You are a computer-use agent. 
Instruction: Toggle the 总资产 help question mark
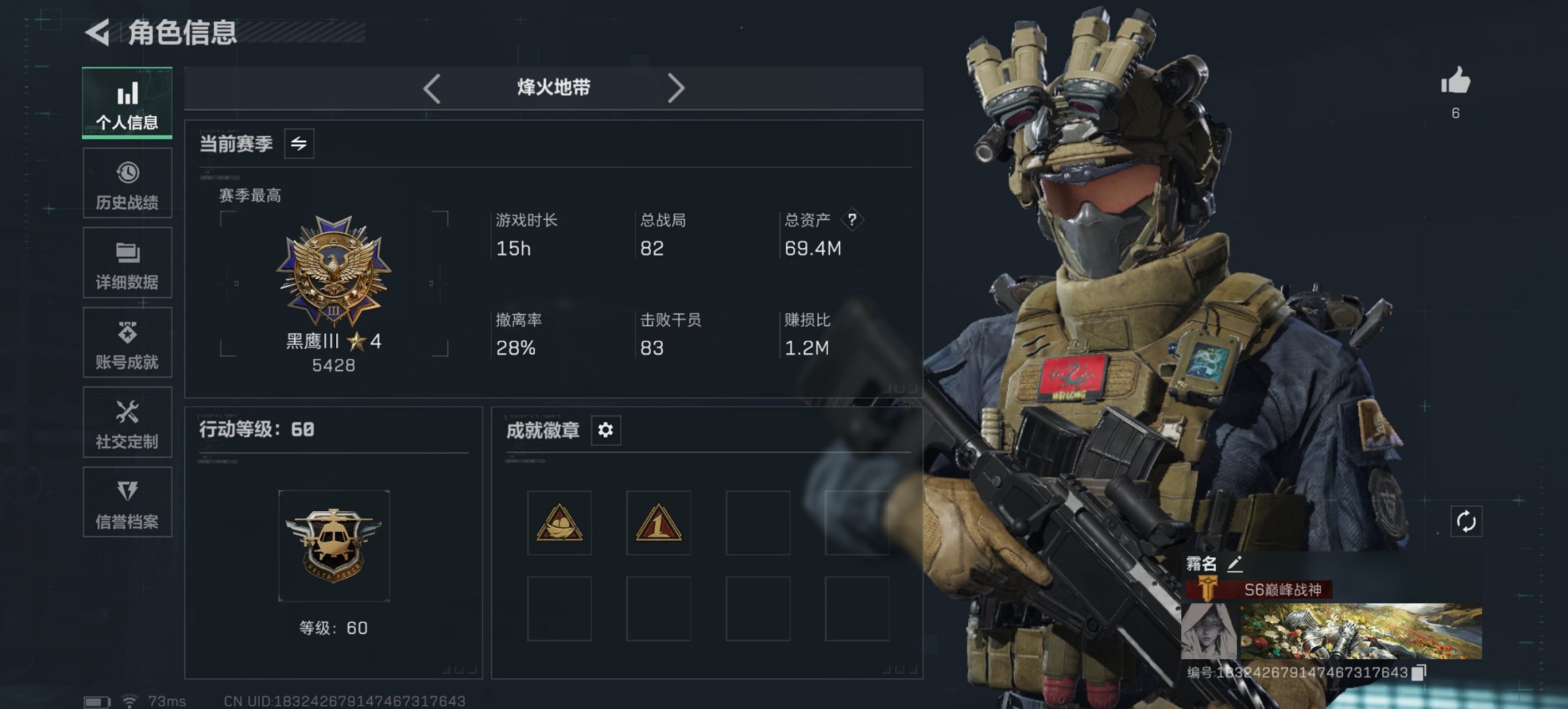coord(854,219)
